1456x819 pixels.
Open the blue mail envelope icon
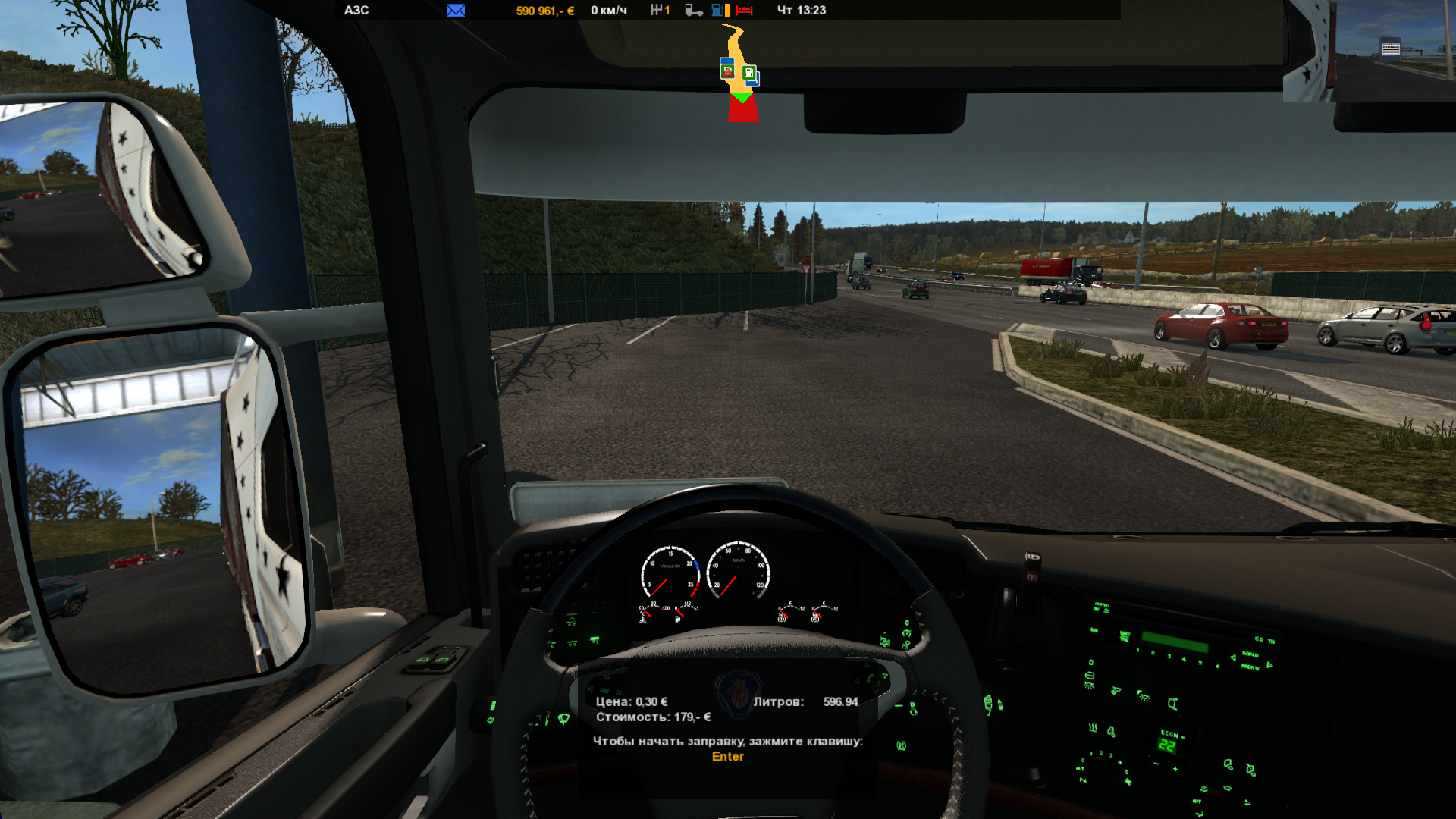tap(456, 11)
